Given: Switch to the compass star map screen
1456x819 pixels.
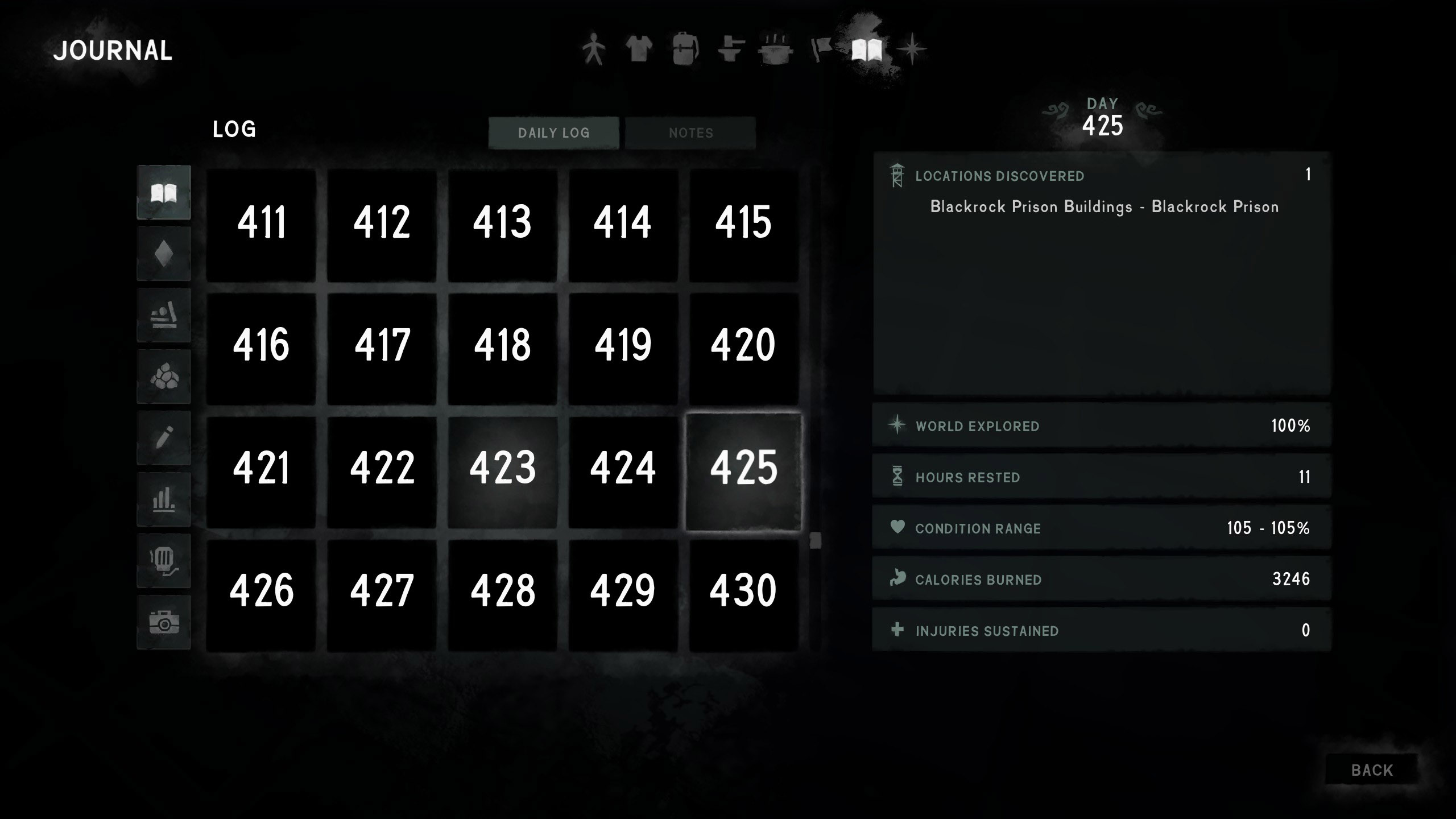Looking at the screenshot, I should point(911,49).
